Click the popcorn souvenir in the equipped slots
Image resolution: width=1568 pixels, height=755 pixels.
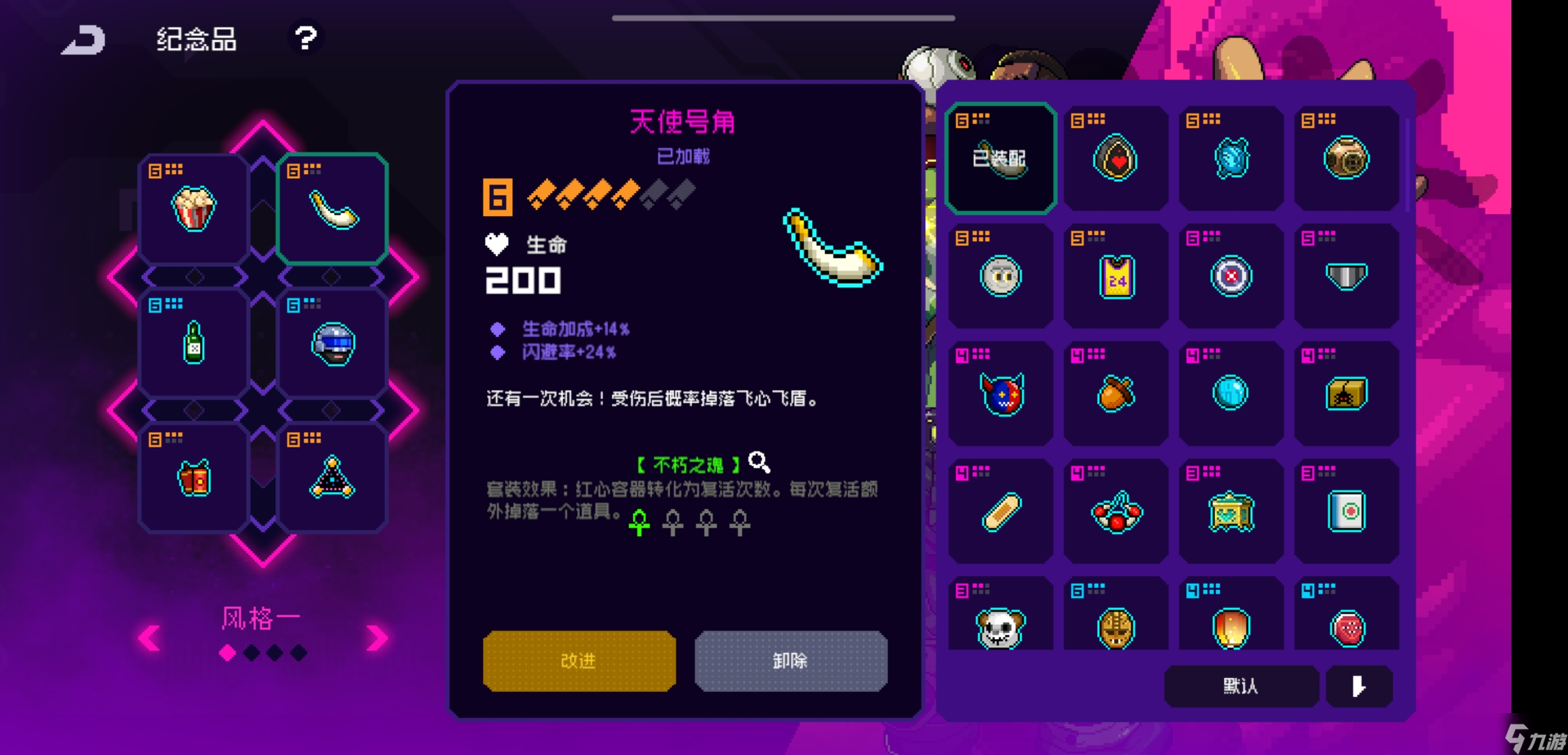(194, 208)
